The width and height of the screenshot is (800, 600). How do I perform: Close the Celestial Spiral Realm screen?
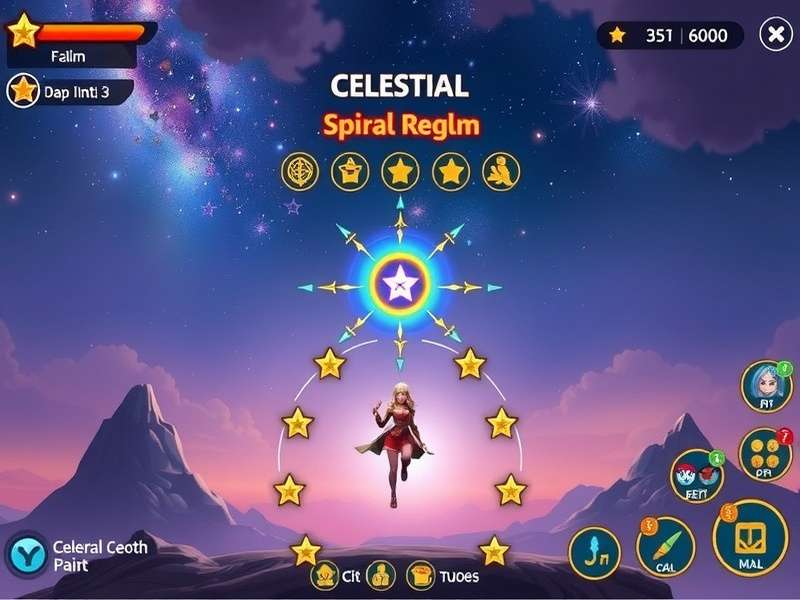776,35
